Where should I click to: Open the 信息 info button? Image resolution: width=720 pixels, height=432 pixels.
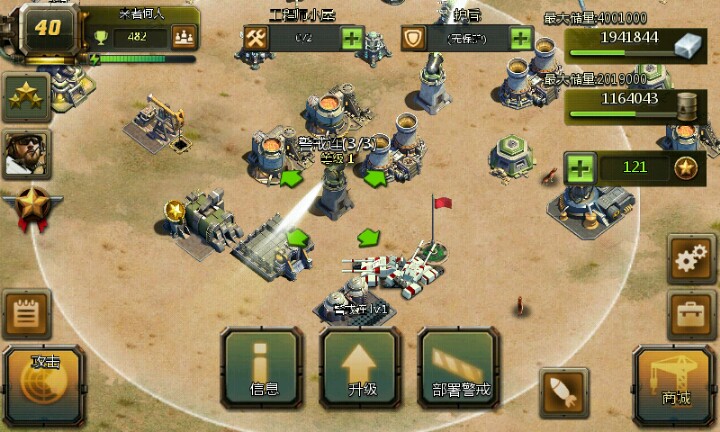pyautogui.click(x=263, y=366)
